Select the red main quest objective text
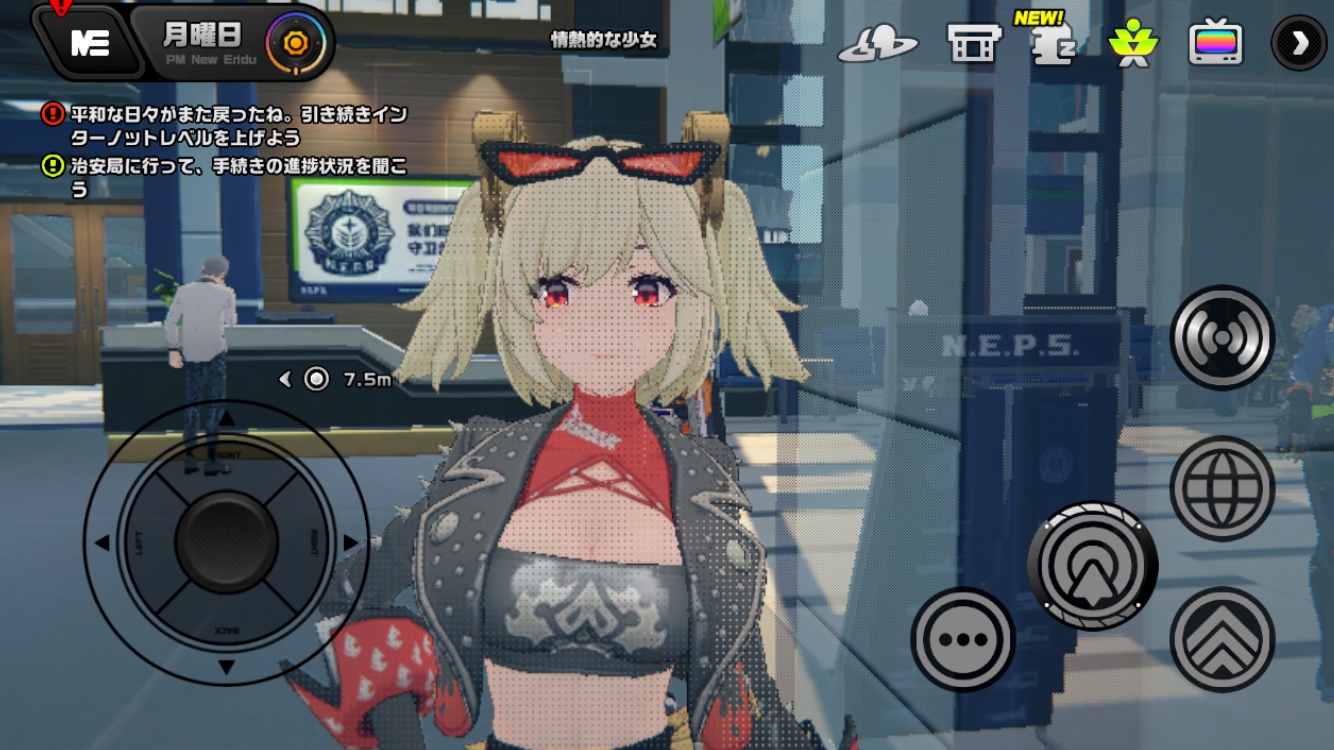Image resolution: width=1334 pixels, height=750 pixels. click(238, 126)
